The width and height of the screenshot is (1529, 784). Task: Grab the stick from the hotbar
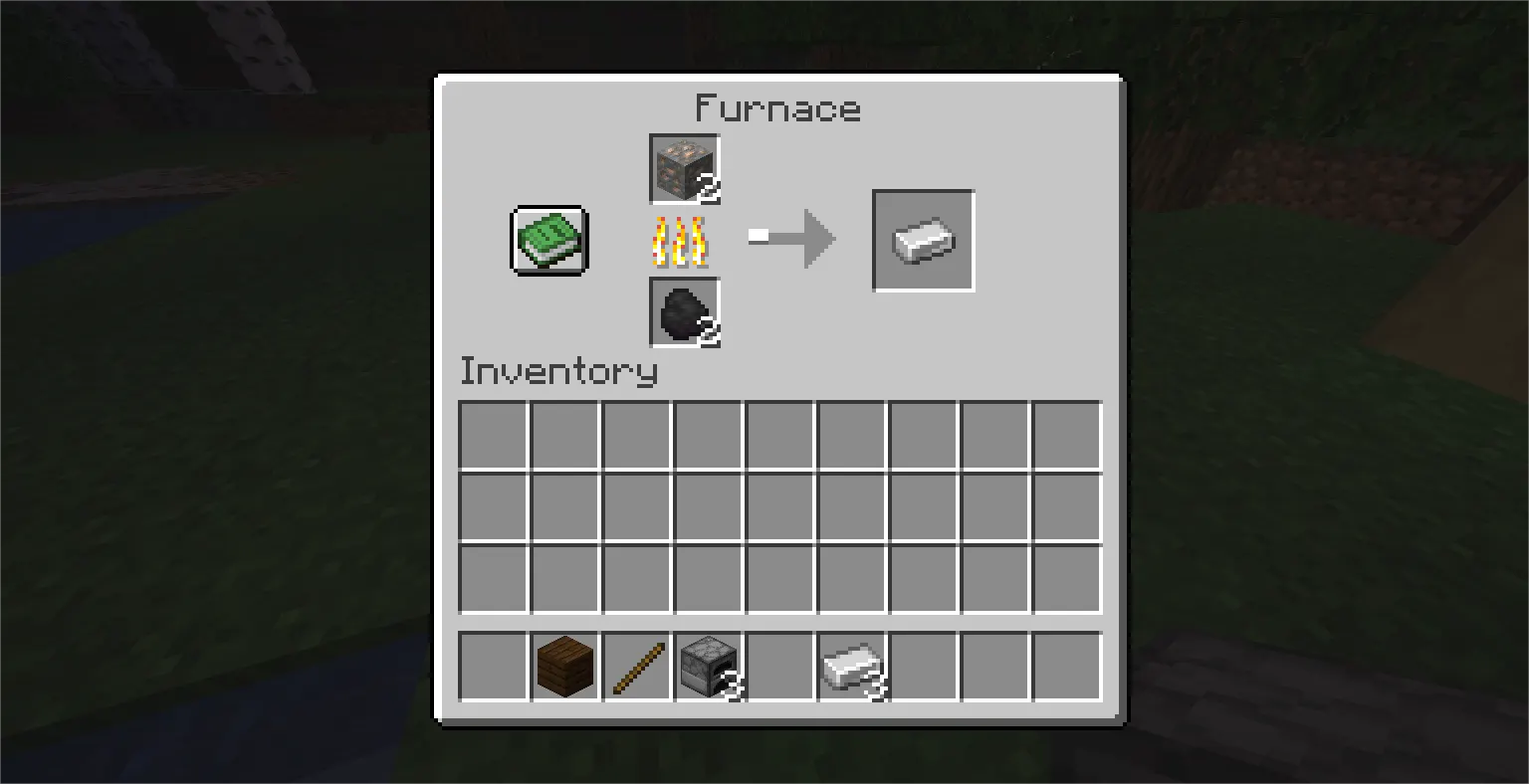coord(638,667)
